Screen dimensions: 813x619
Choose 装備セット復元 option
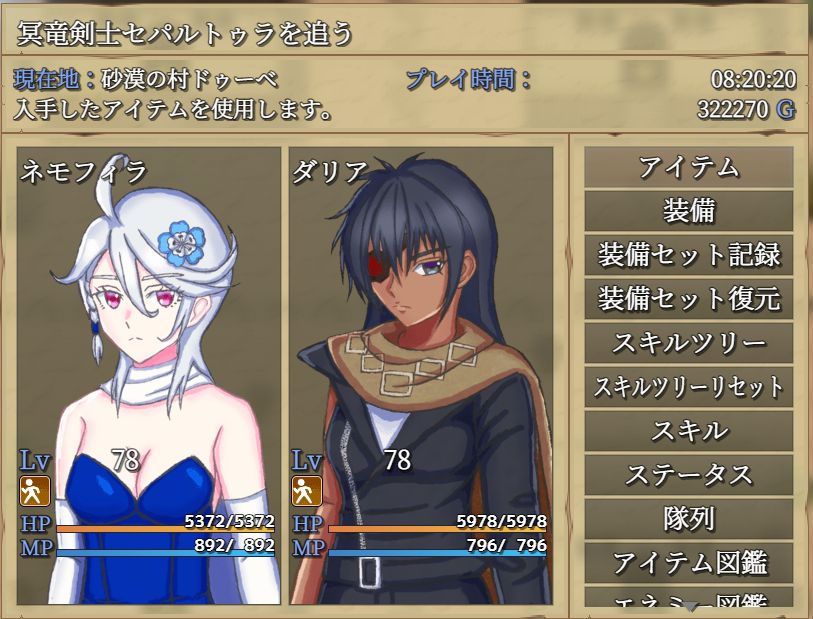coord(688,299)
